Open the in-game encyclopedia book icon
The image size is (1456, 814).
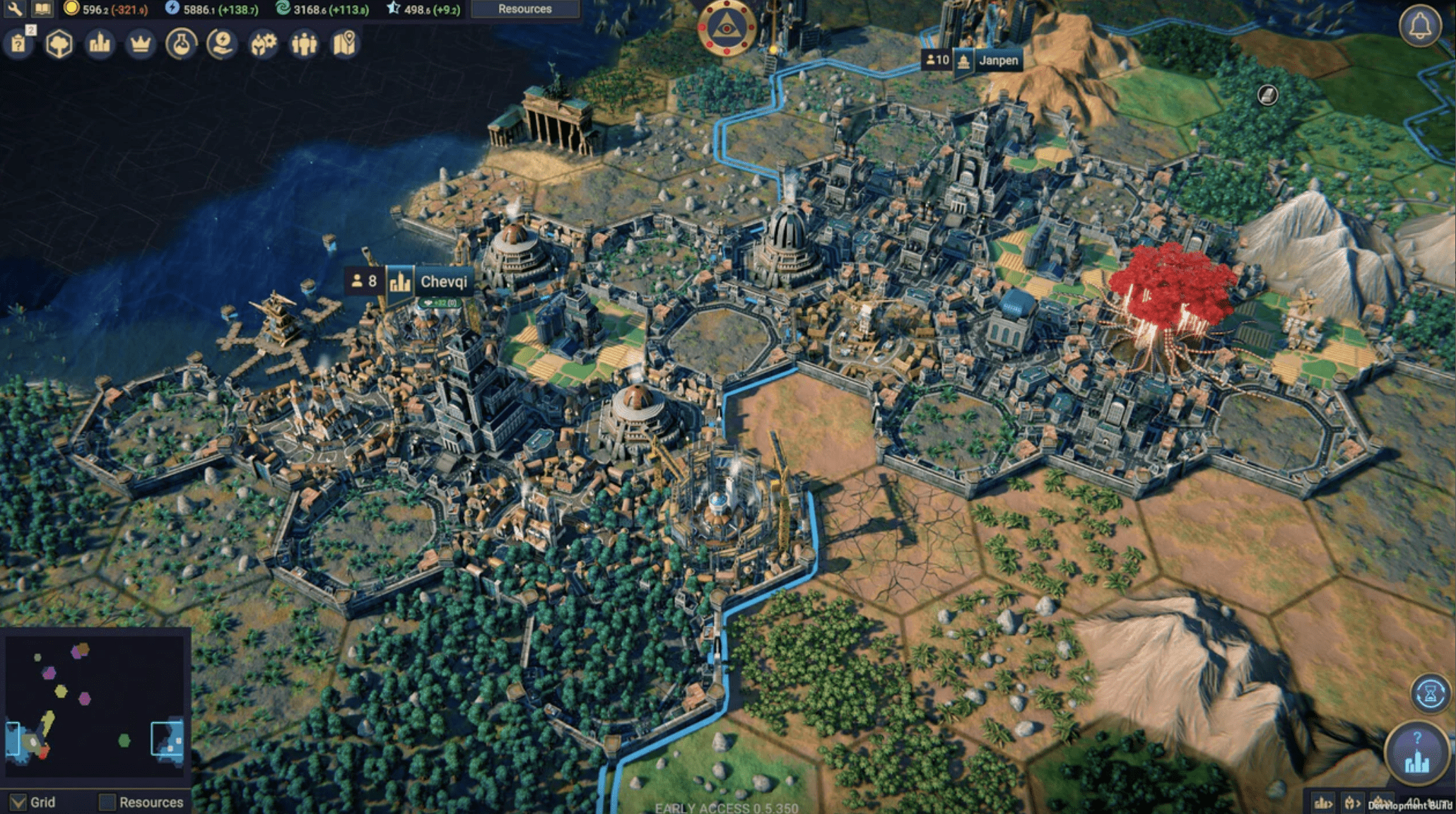pos(42,9)
